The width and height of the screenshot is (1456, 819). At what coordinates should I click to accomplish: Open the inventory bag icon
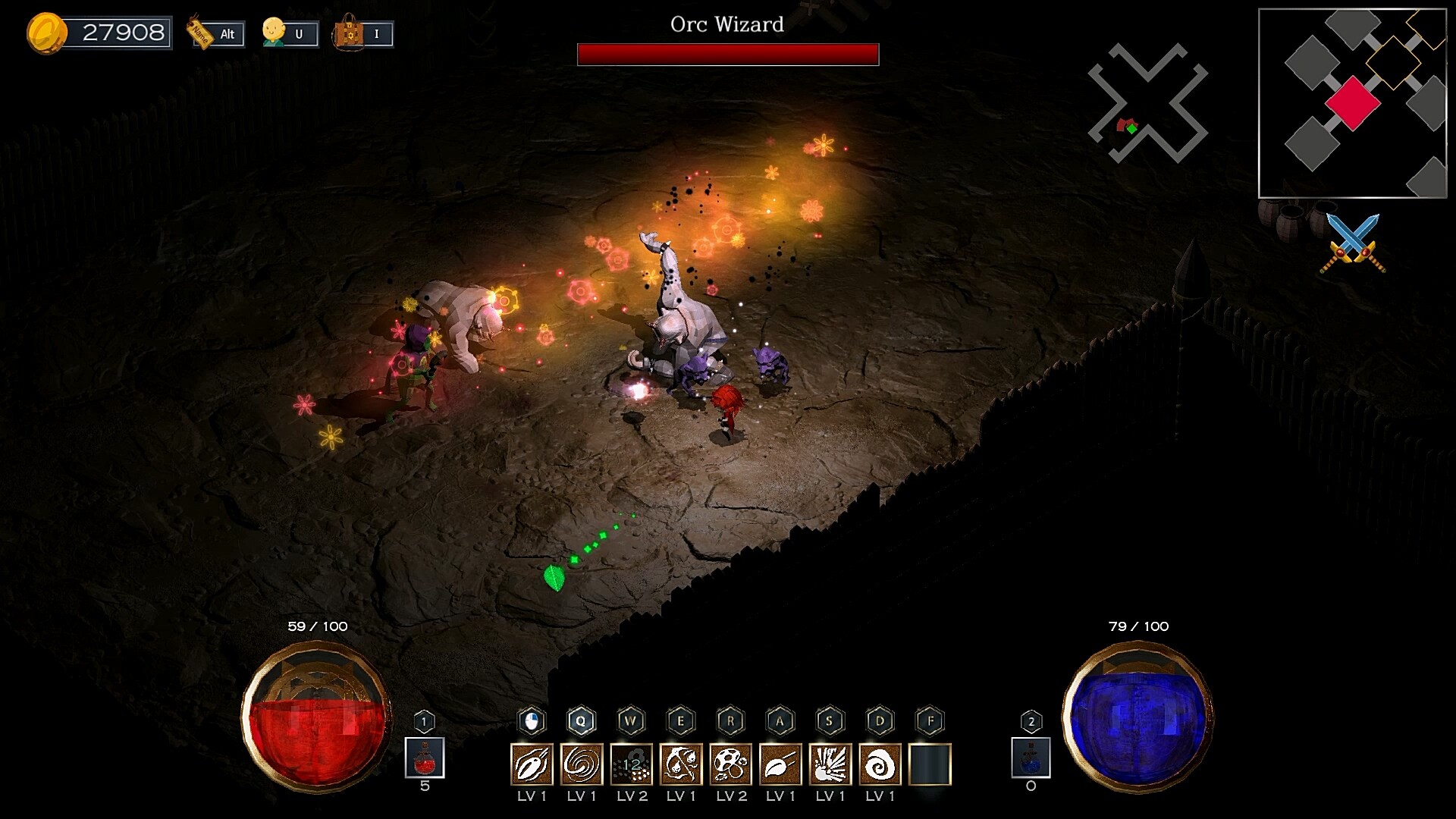coord(363,33)
